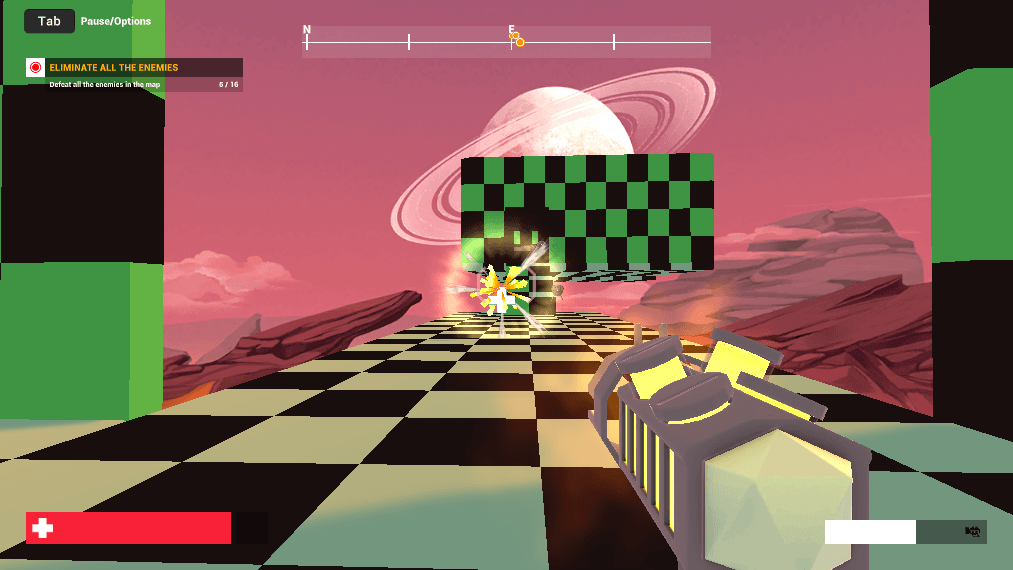Click the North marker on the compass
Image resolution: width=1013 pixels, height=570 pixels.
307,32
